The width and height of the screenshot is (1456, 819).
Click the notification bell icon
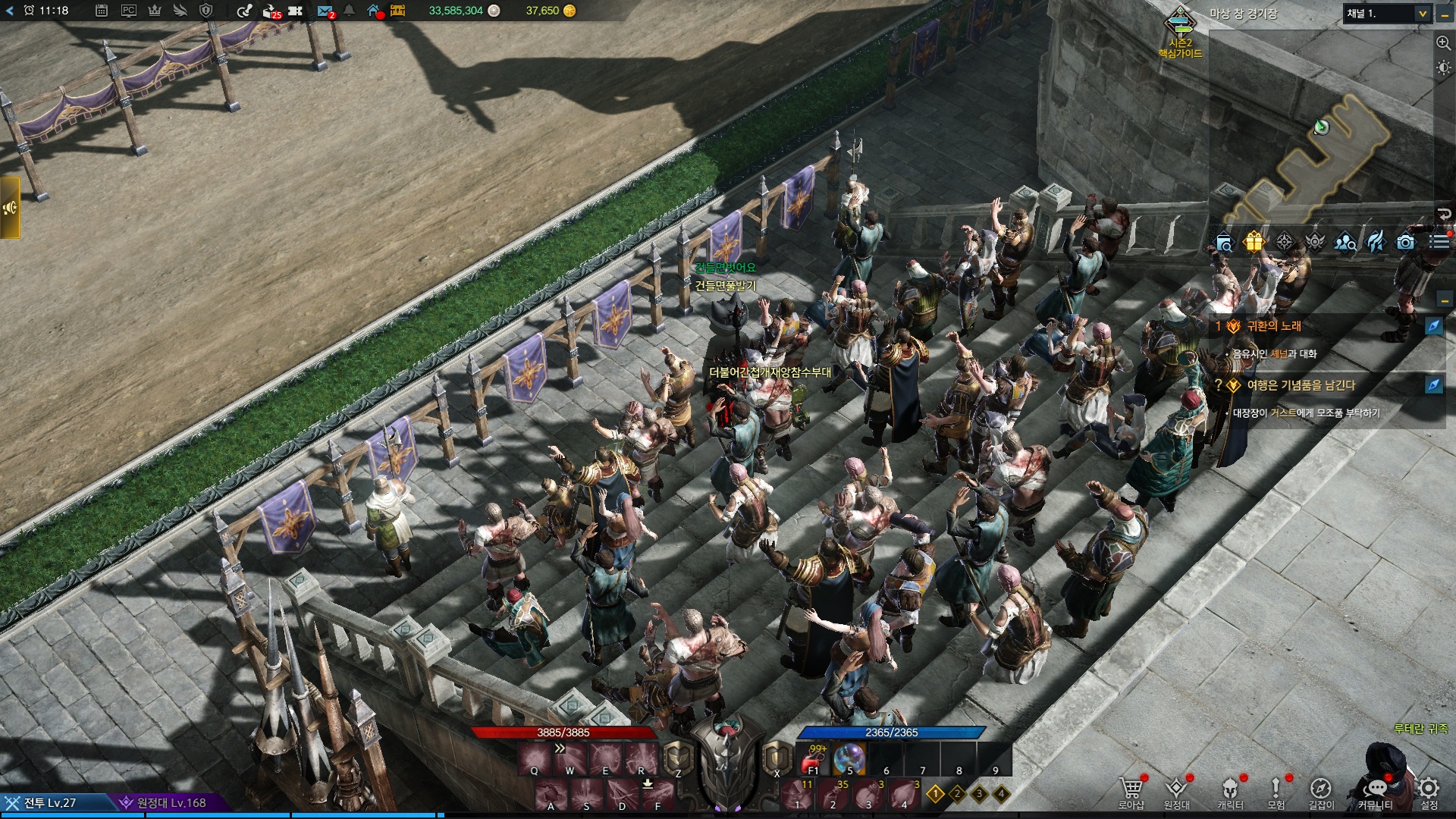click(349, 11)
